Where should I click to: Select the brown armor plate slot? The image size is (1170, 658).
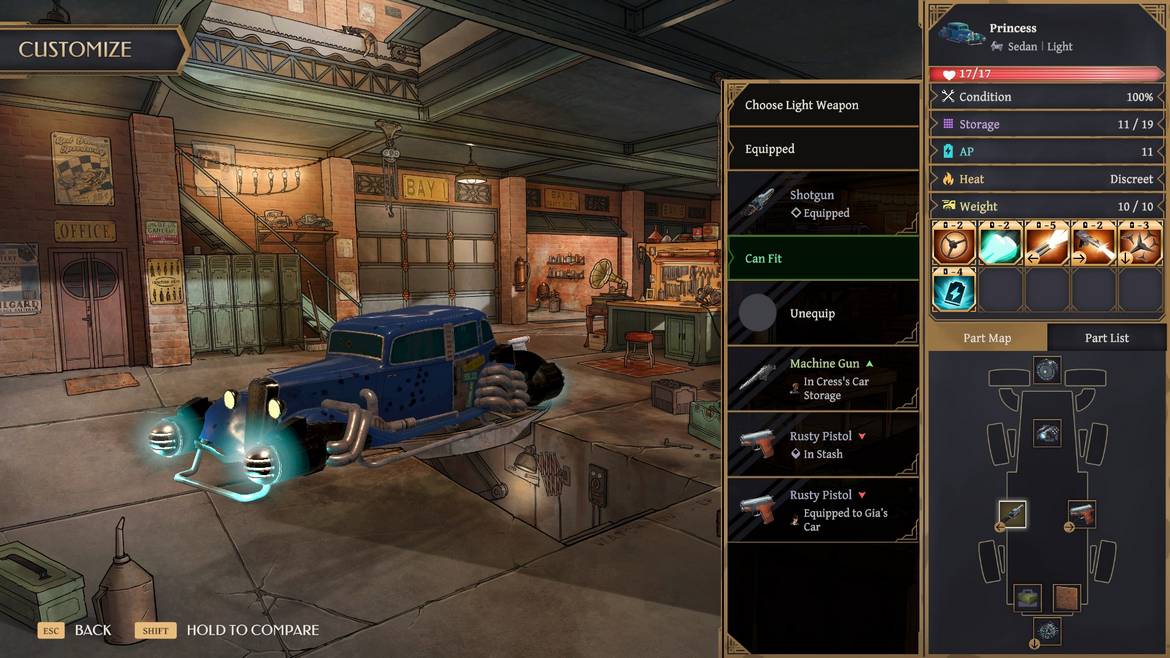[x=1067, y=598]
